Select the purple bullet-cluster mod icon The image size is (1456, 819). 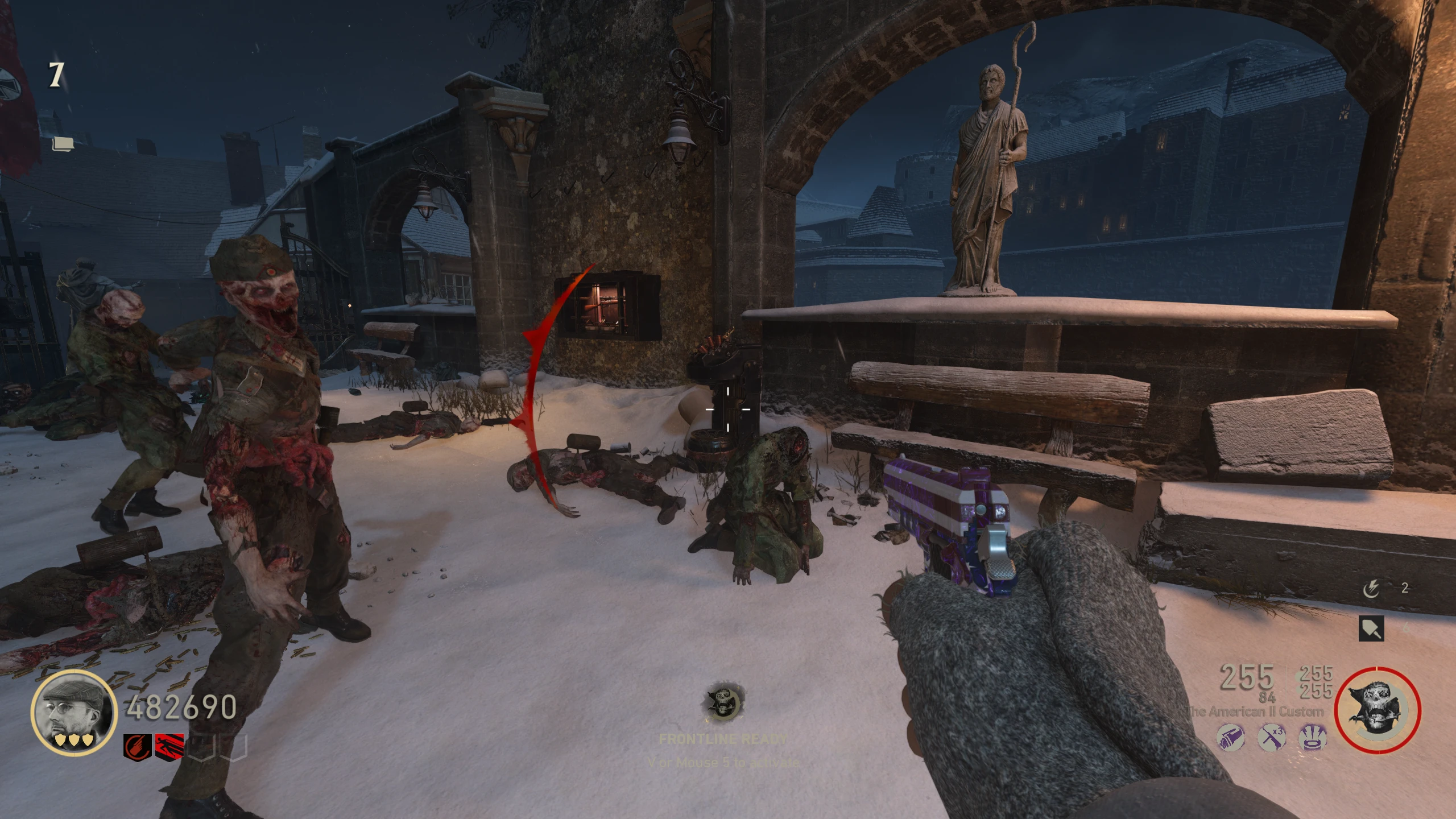[1231, 739]
